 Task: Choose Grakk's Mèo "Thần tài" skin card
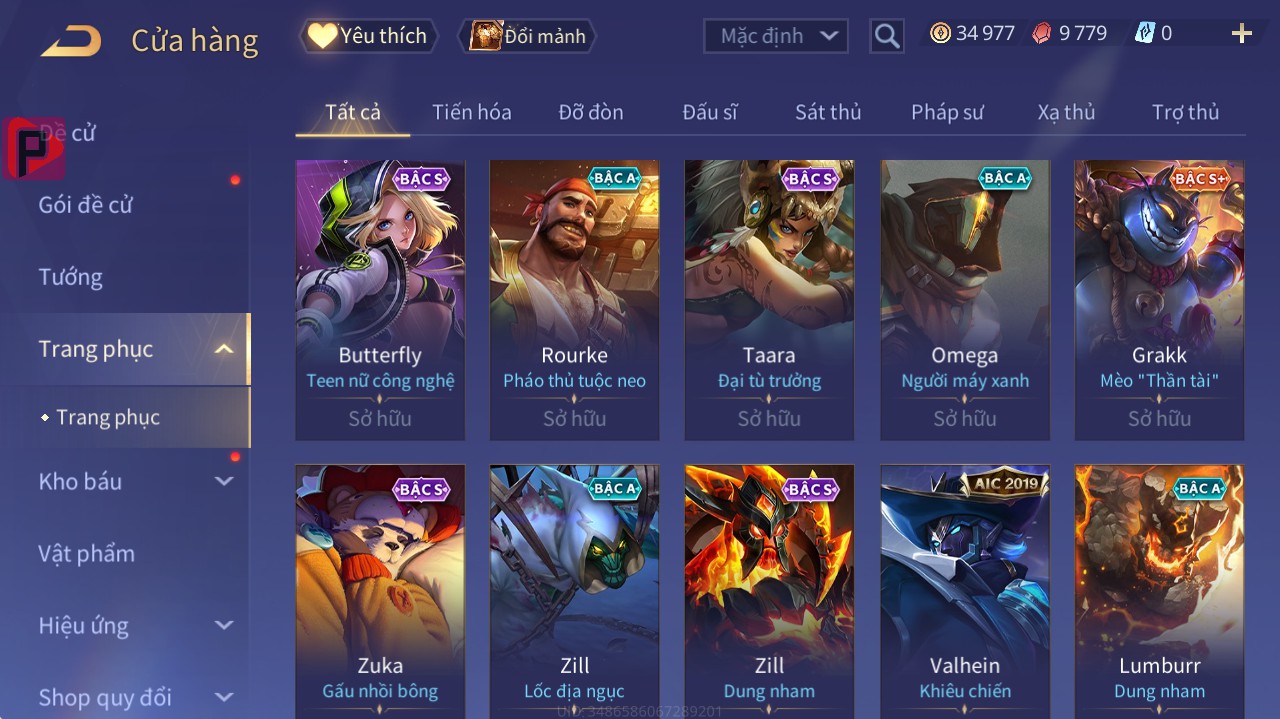click(x=1159, y=300)
